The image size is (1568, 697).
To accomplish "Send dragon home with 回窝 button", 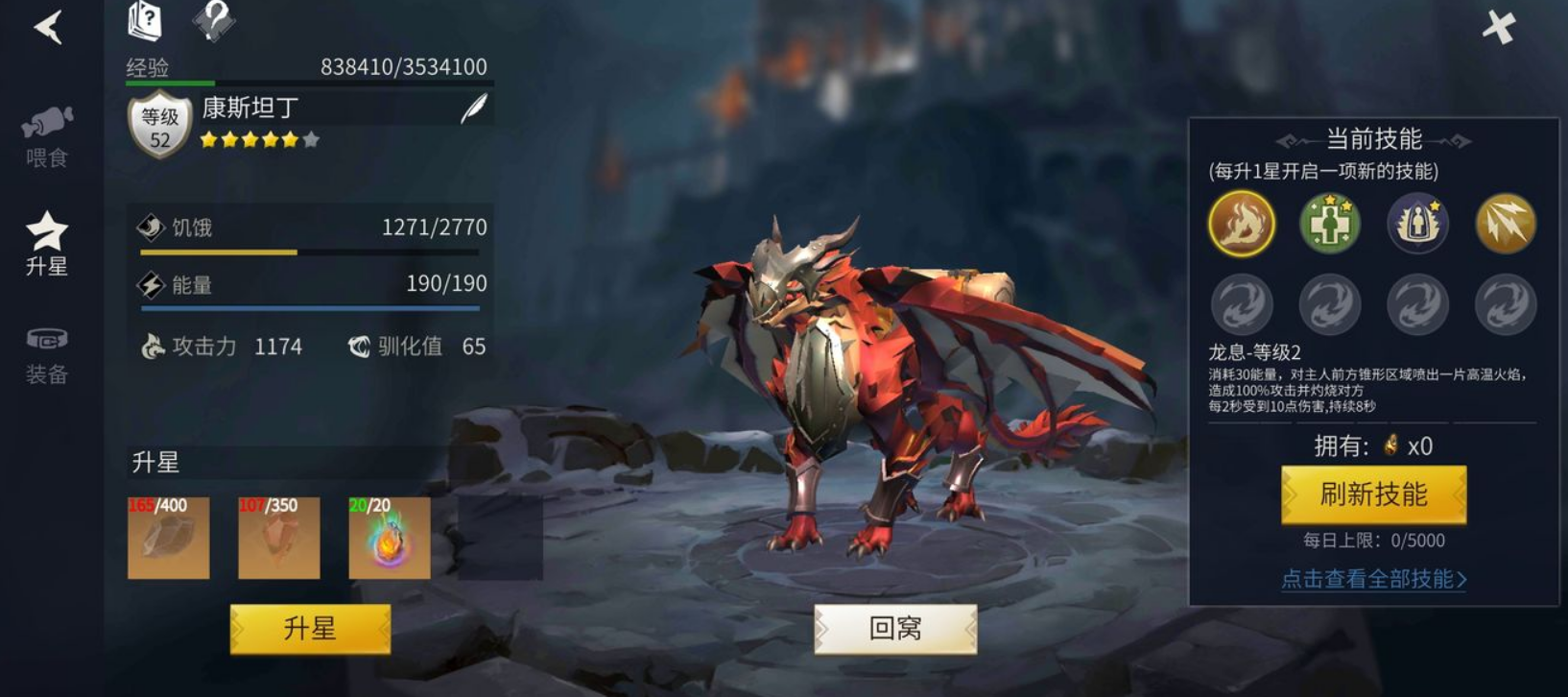I will point(895,629).
